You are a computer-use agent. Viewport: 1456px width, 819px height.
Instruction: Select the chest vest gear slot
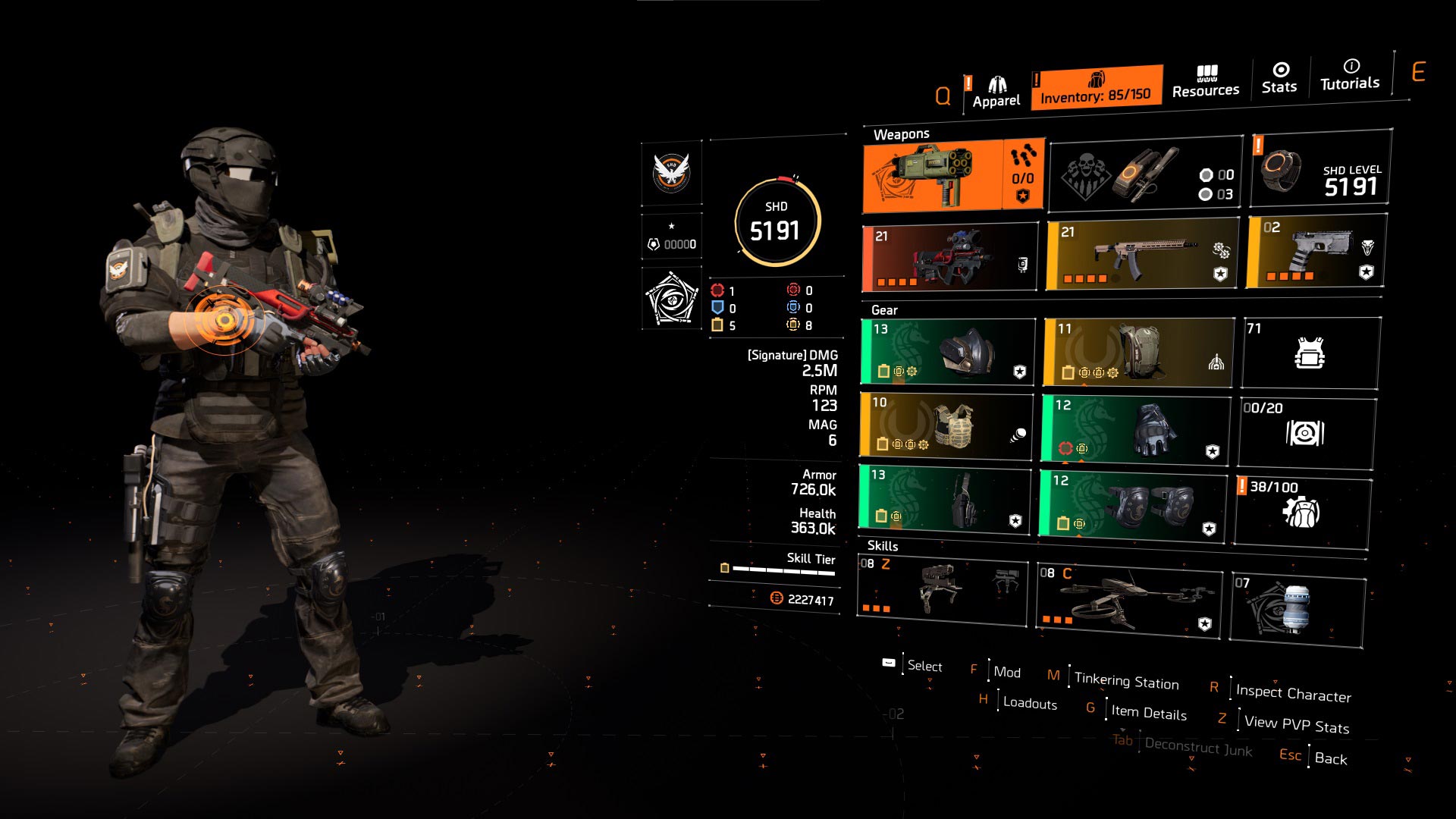pyautogui.click(x=946, y=426)
